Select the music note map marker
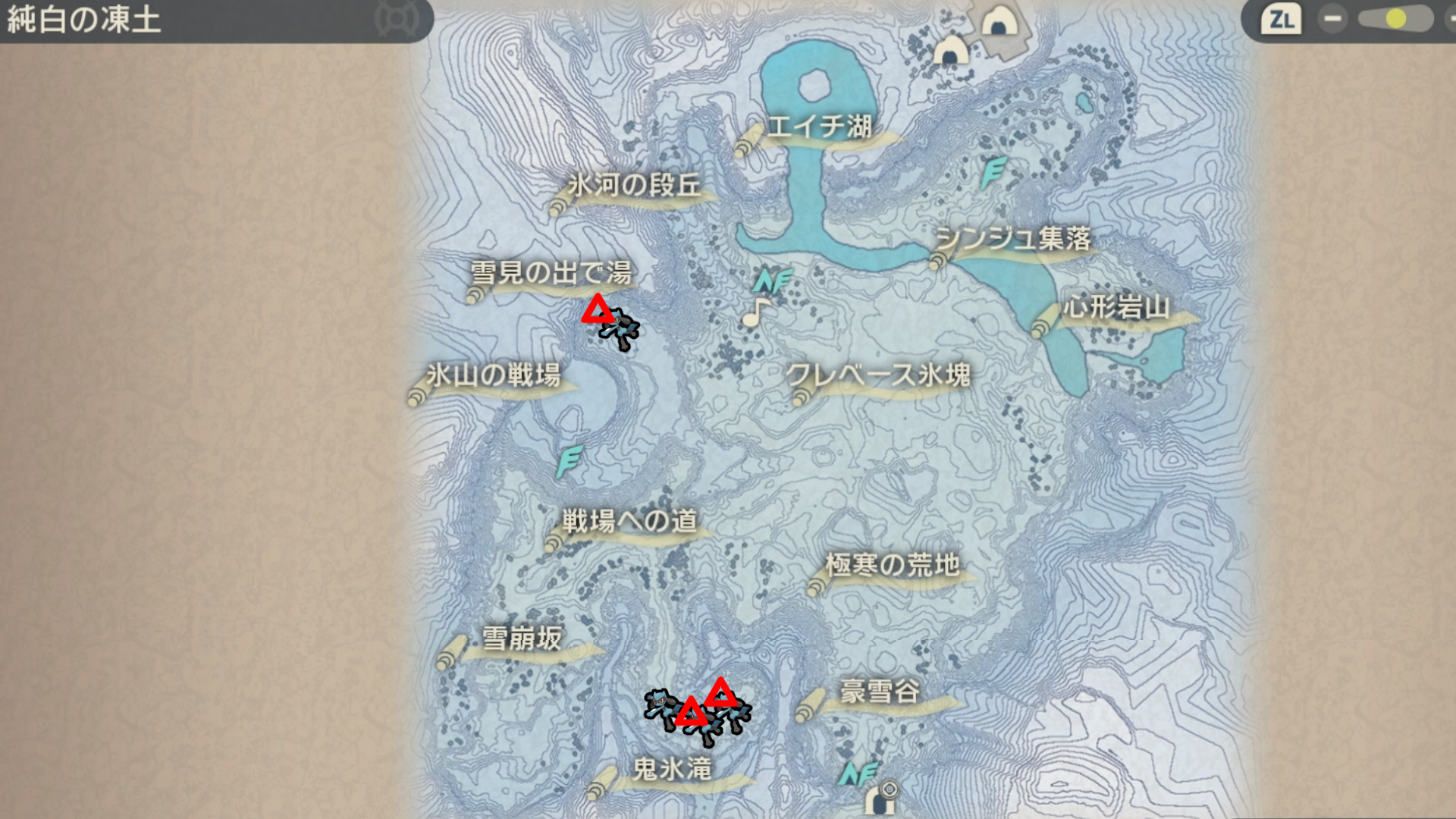Screen dimensions: 1456x819 point(755,312)
